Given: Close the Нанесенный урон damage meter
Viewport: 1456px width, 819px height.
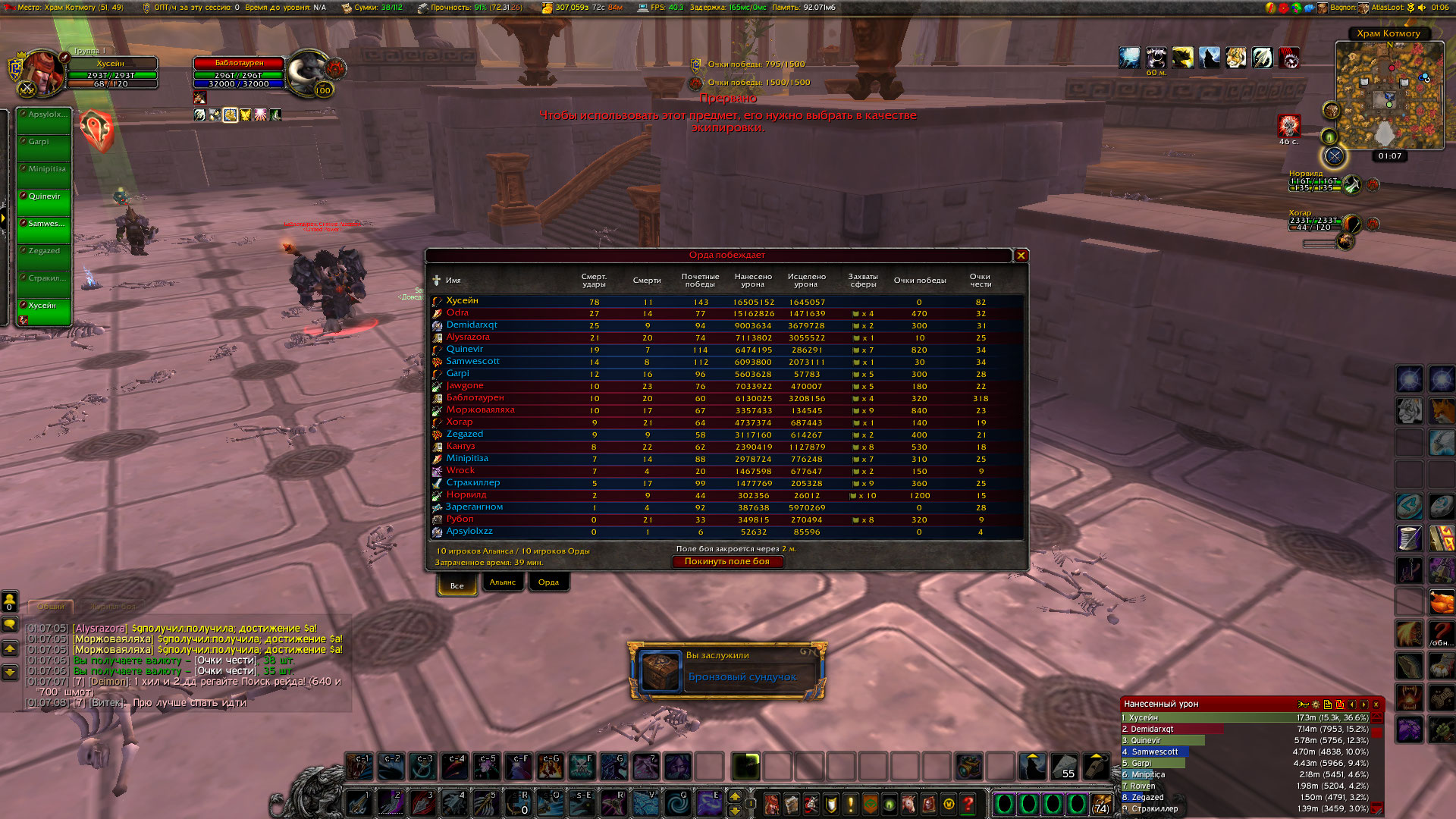Looking at the screenshot, I should [x=1376, y=704].
